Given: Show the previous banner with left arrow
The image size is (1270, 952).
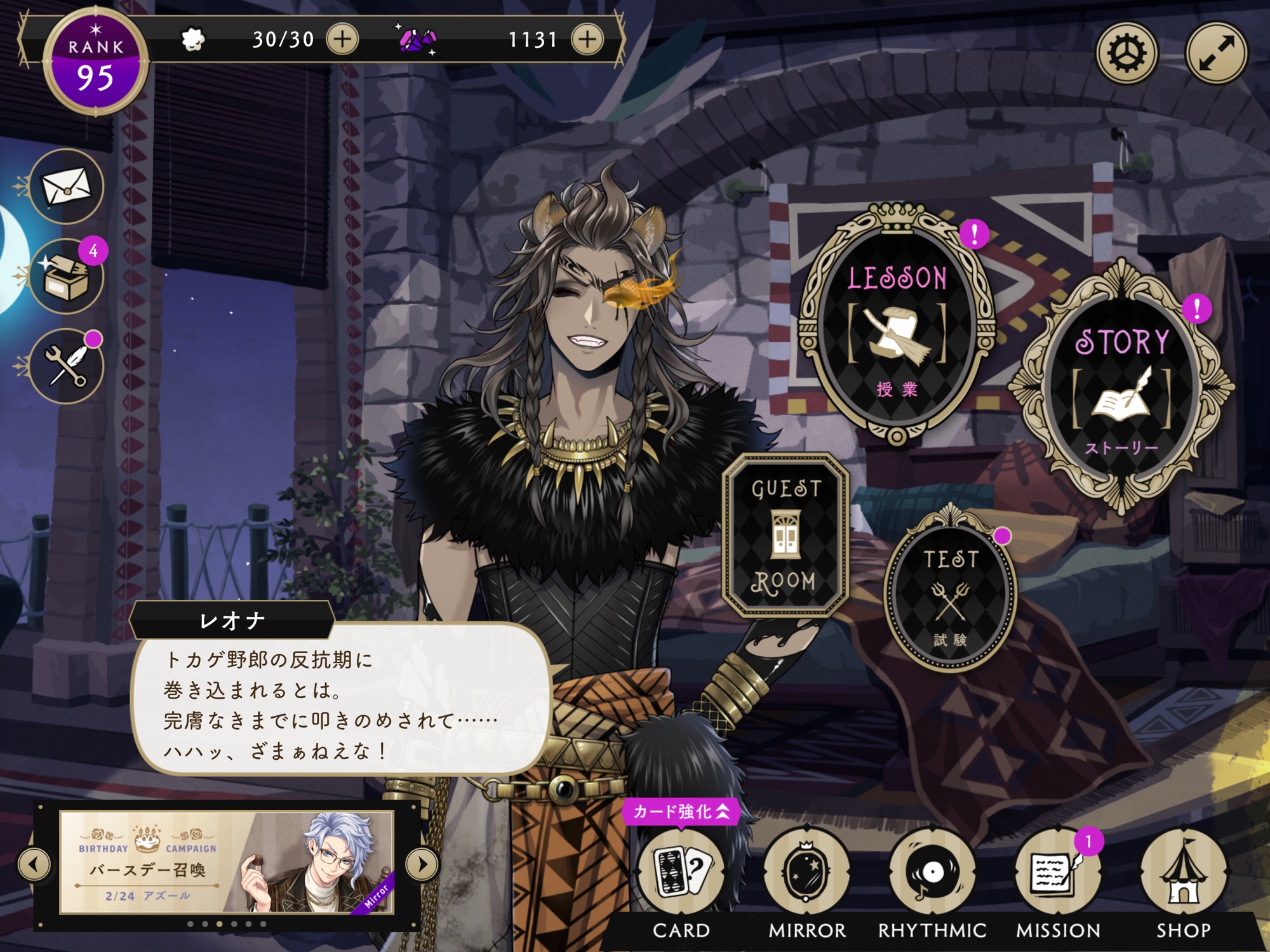Looking at the screenshot, I should (x=34, y=864).
